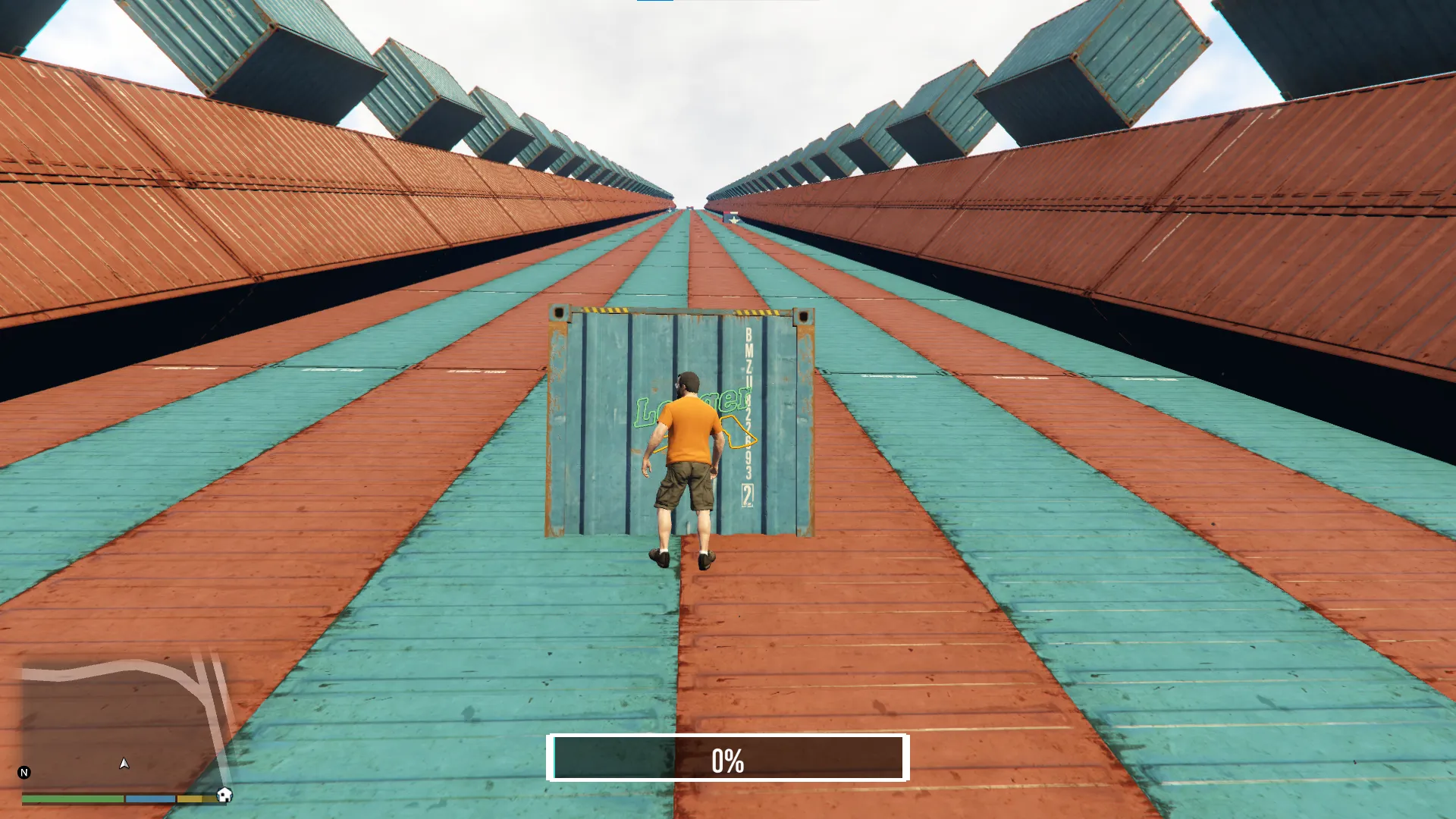Viewport: 1456px width, 819px height.
Task: Click the minimap in the corner
Action: (x=121, y=724)
